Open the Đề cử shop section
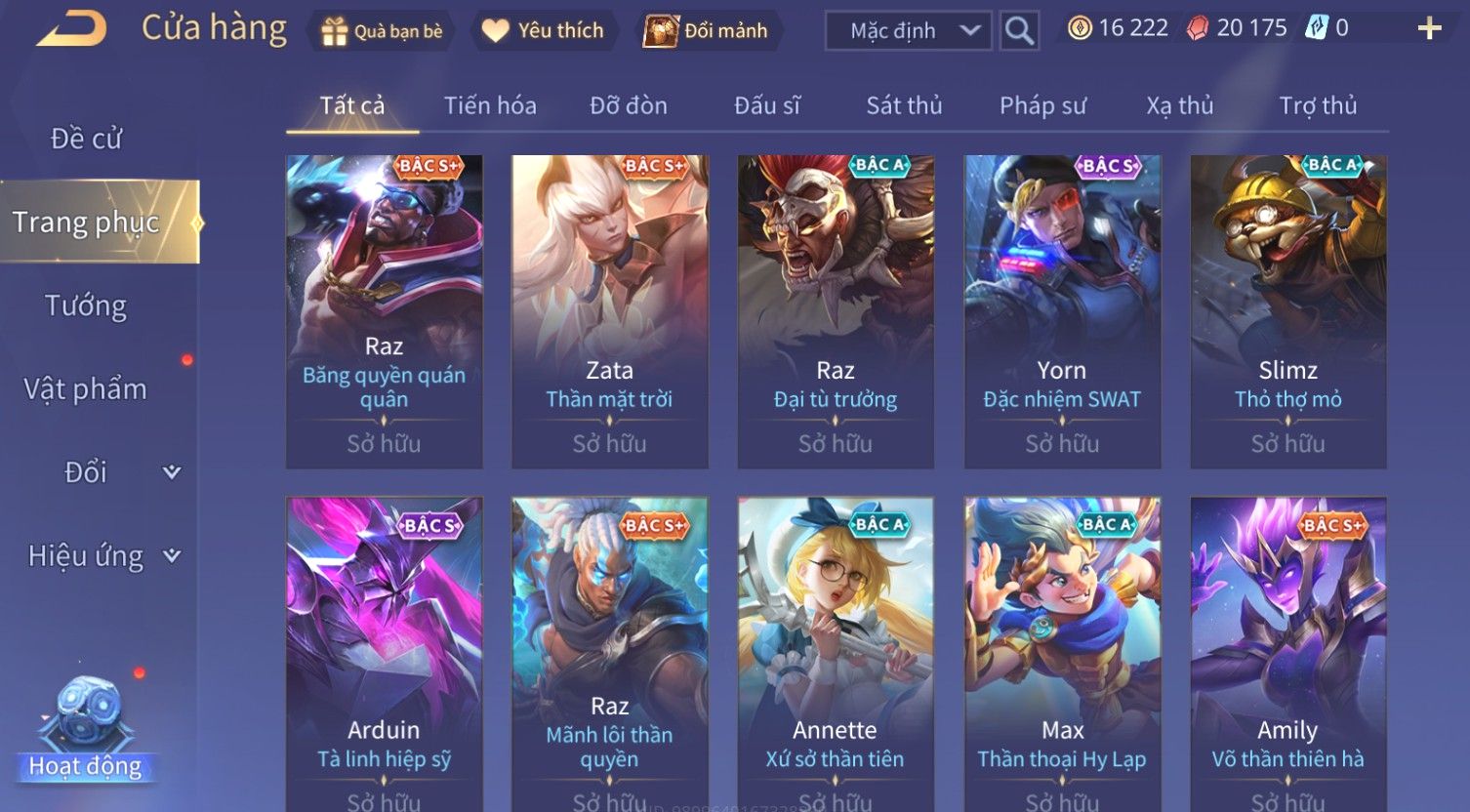This screenshot has height=812, width=1470. (x=86, y=139)
